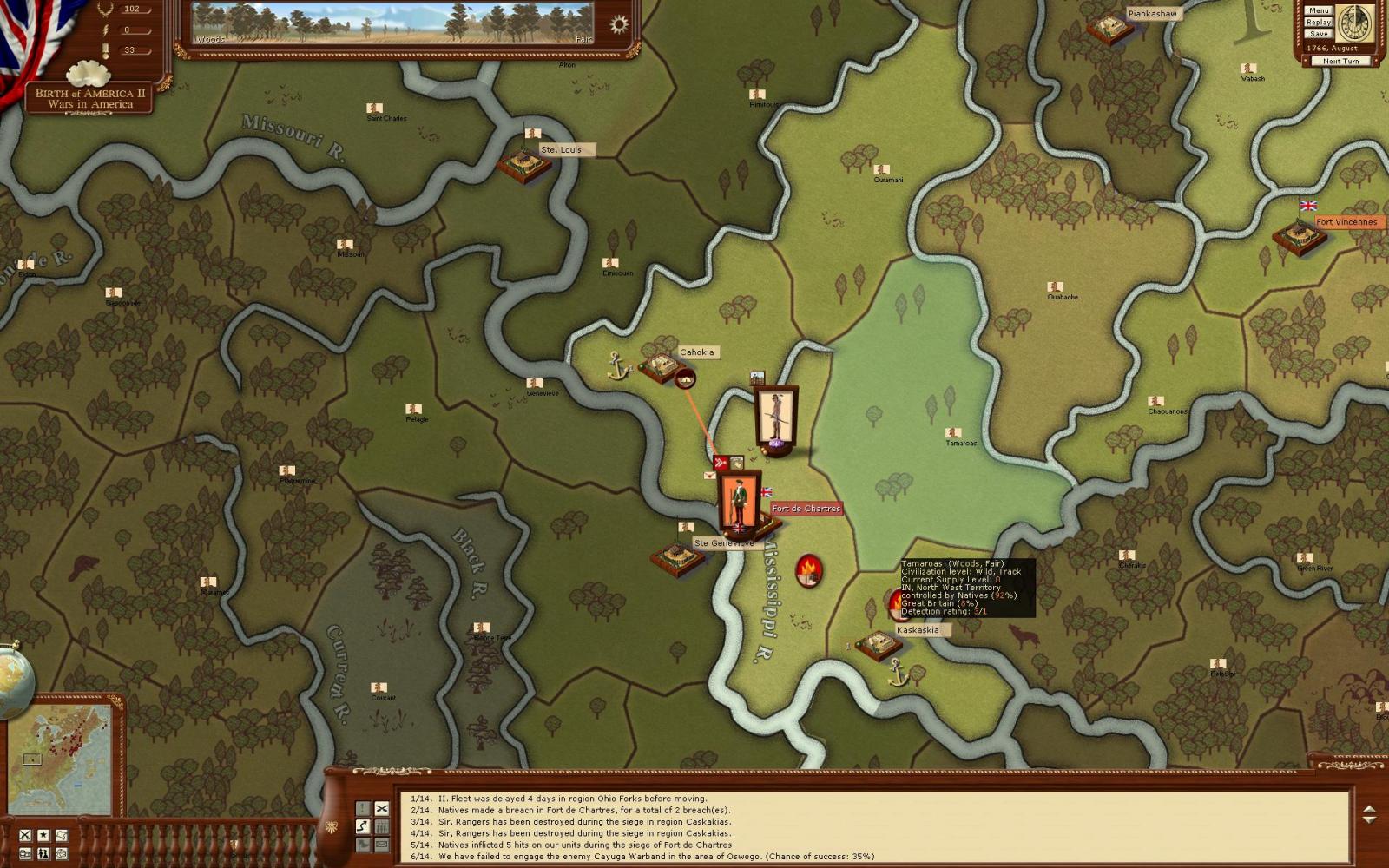The width and height of the screenshot is (1389, 868).
Task: Open the game Menu
Action: click(1319, 10)
